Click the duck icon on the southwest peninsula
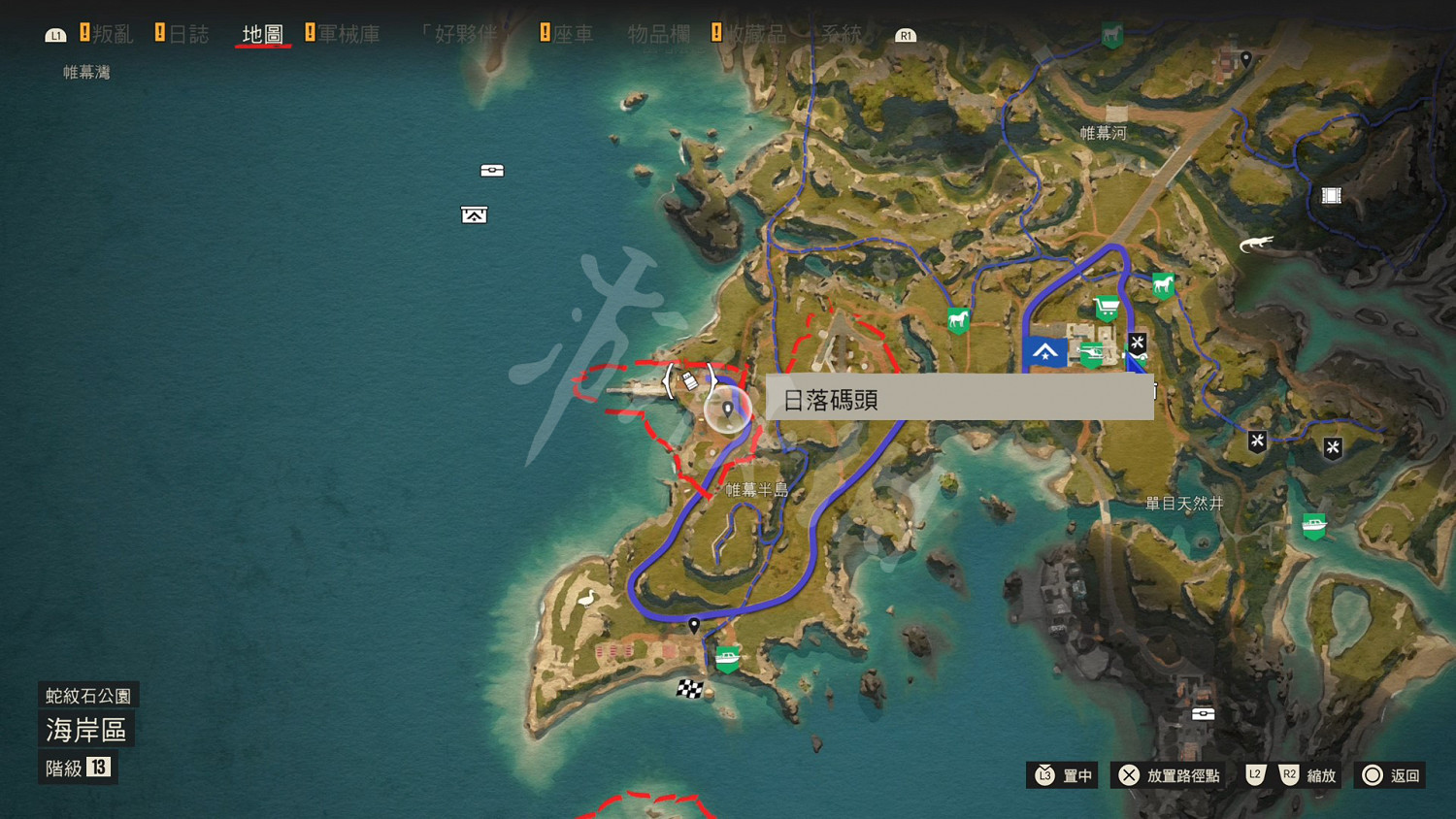This screenshot has height=819, width=1456. (x=585, y=600)
